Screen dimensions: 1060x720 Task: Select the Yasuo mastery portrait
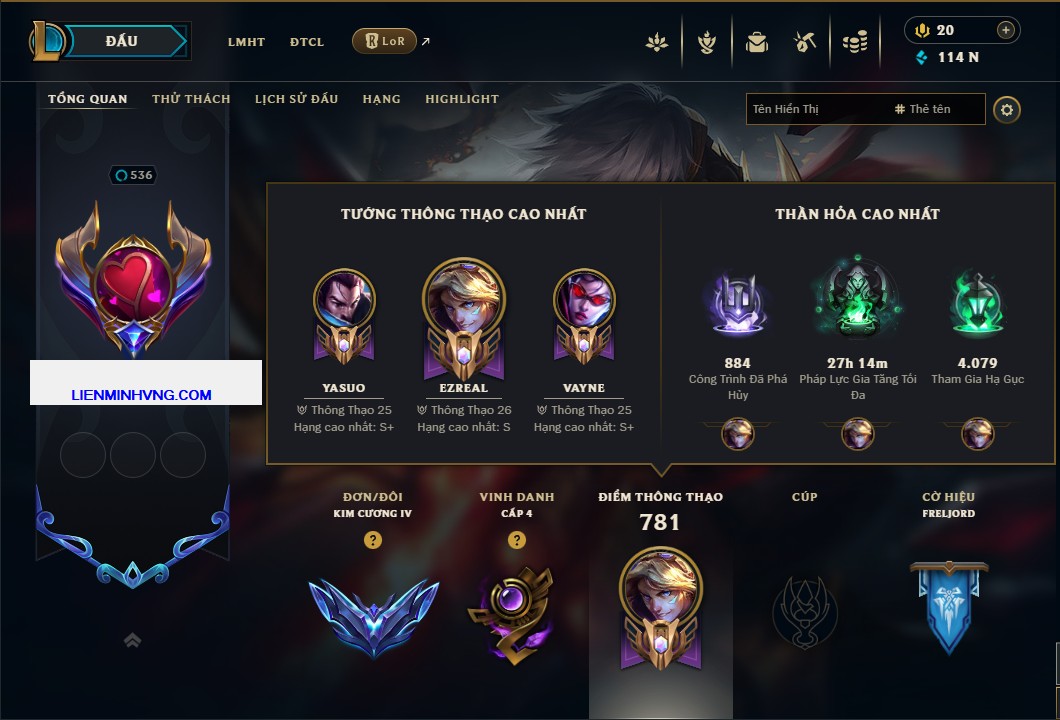coord(344,300)
